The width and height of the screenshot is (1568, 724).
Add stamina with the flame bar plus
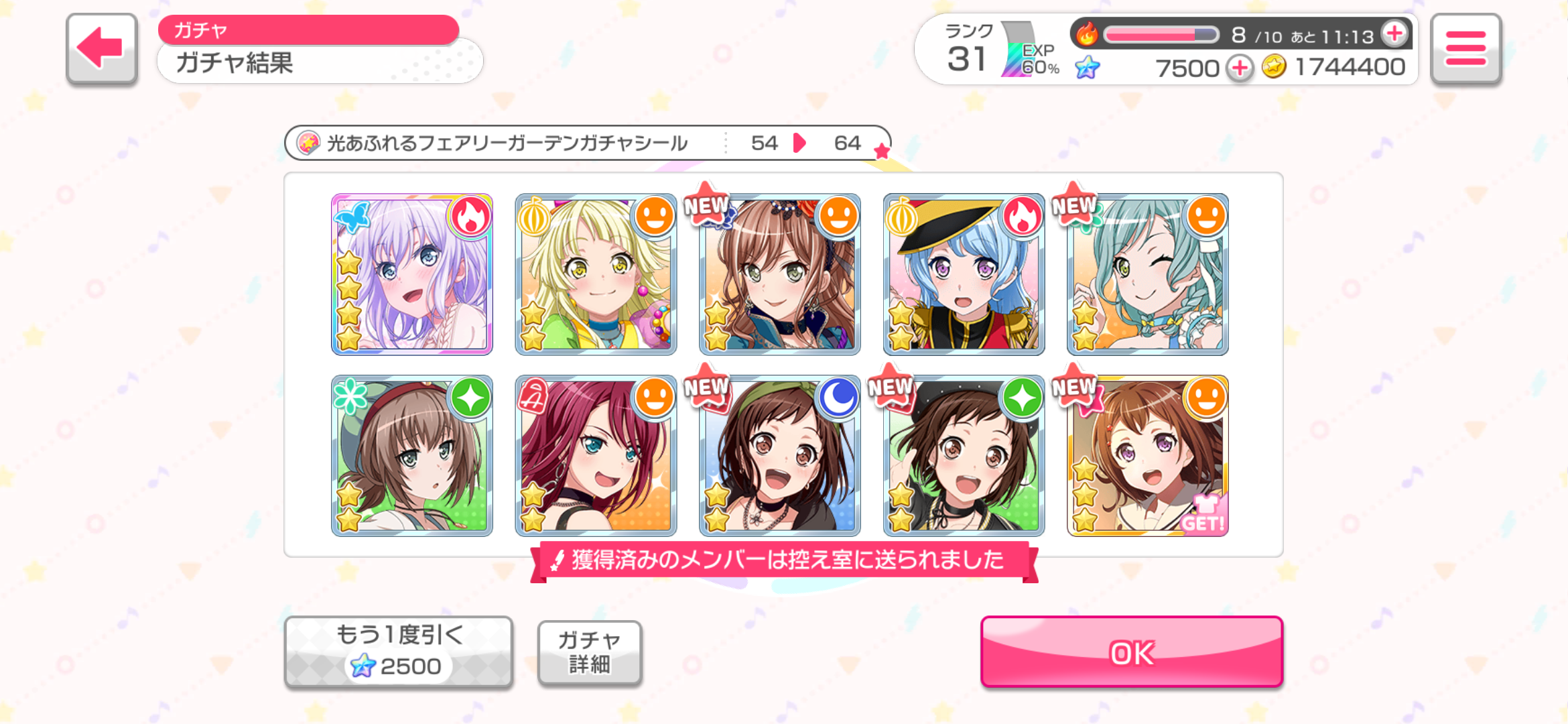point(1395,34)
